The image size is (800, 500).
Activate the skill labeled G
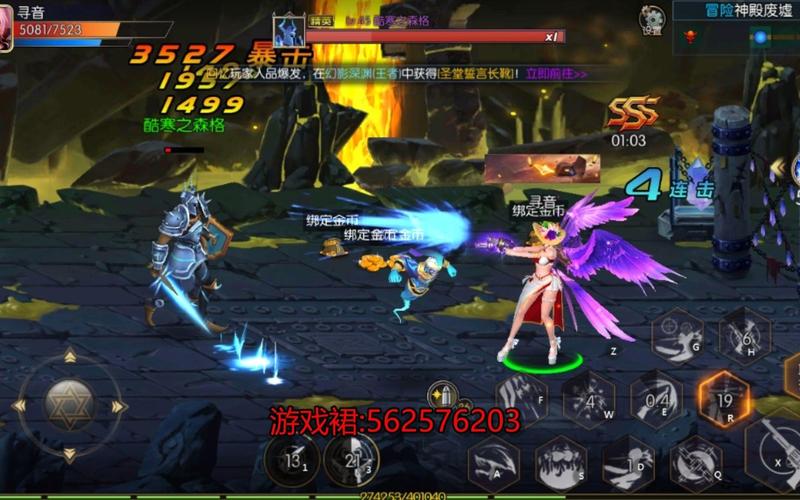(677, 336)
